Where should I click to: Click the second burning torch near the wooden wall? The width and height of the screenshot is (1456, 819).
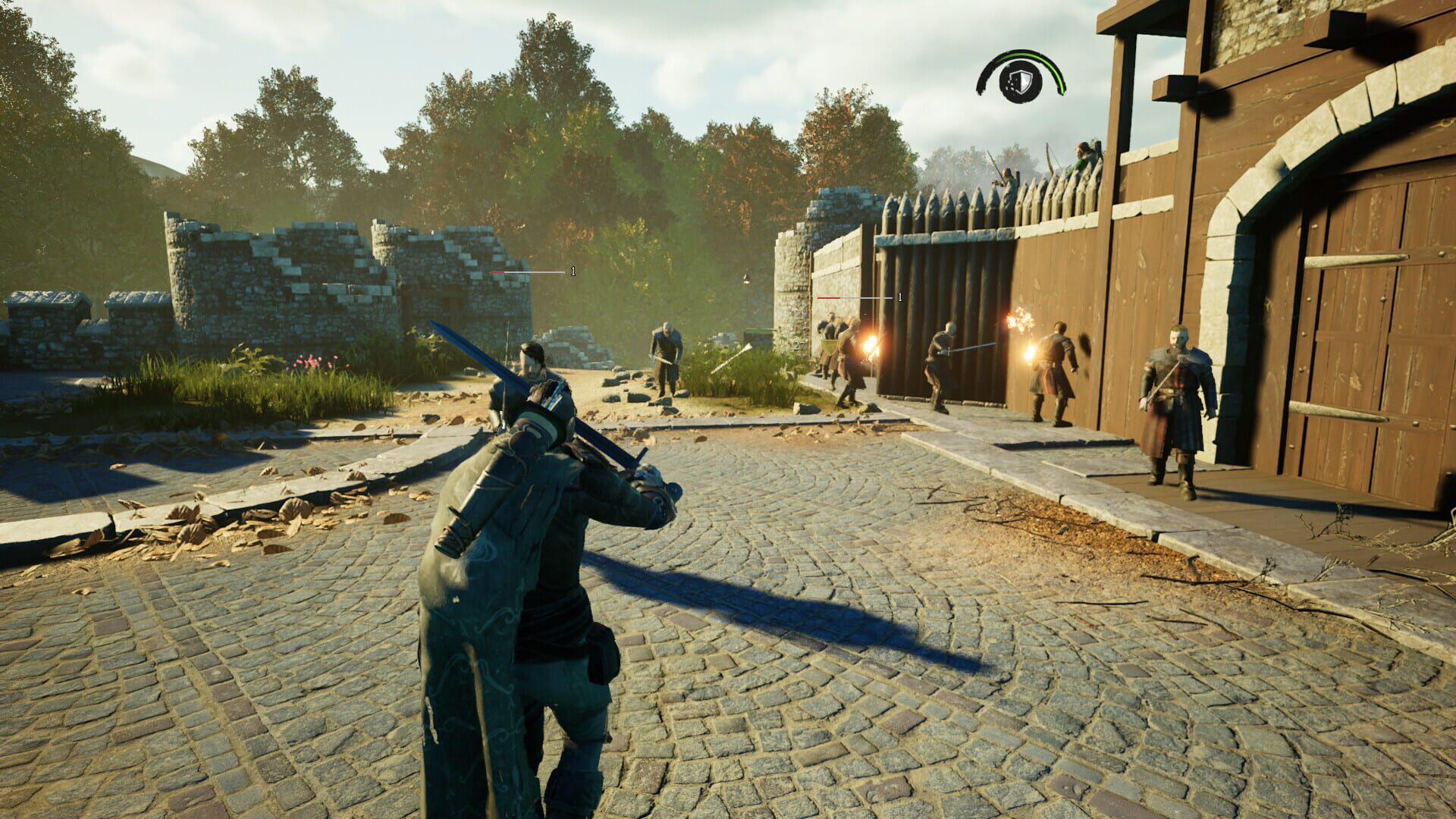(1020, 322)
